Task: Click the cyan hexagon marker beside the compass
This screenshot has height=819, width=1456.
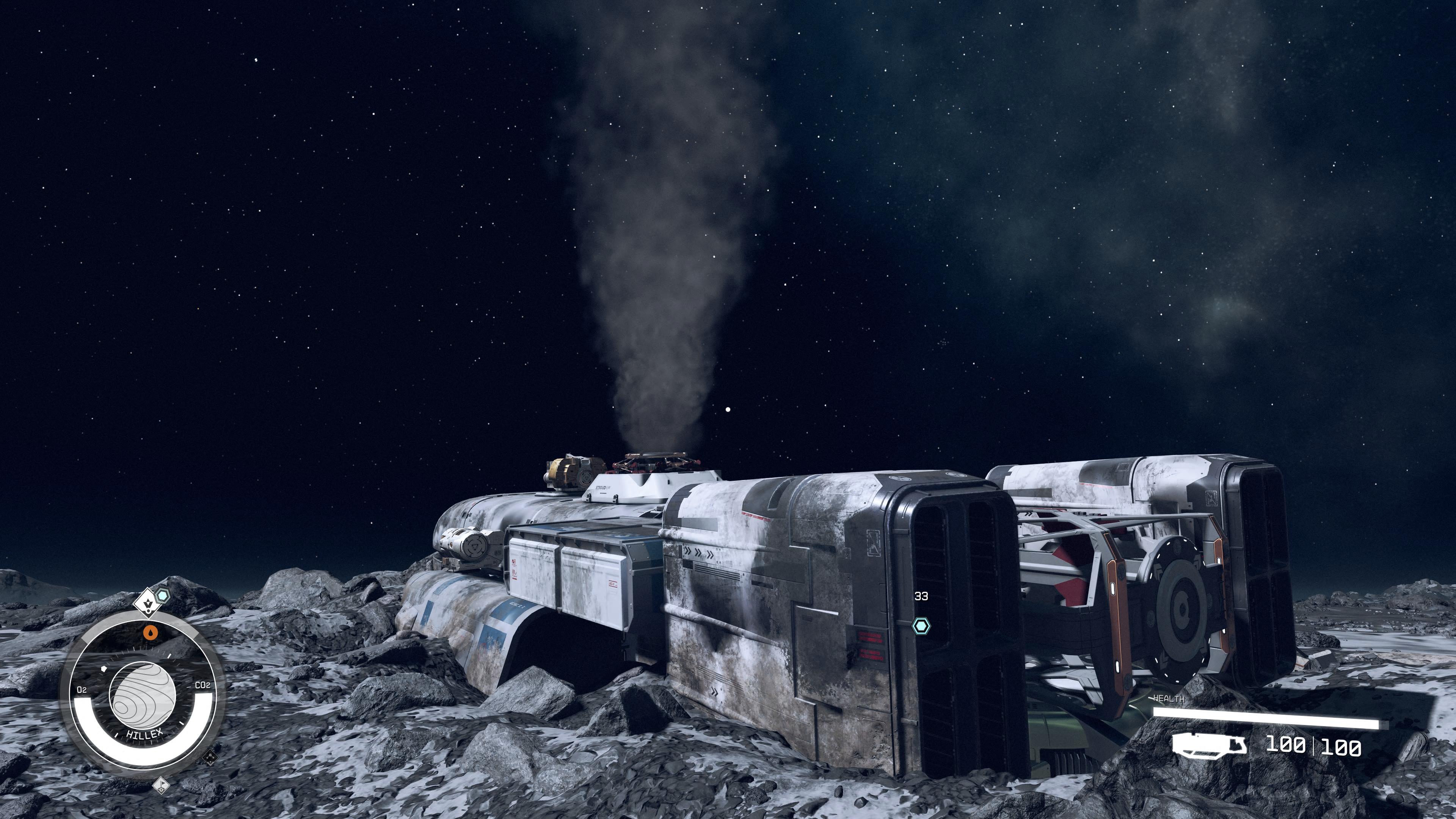Action: [x=163, y=595]
